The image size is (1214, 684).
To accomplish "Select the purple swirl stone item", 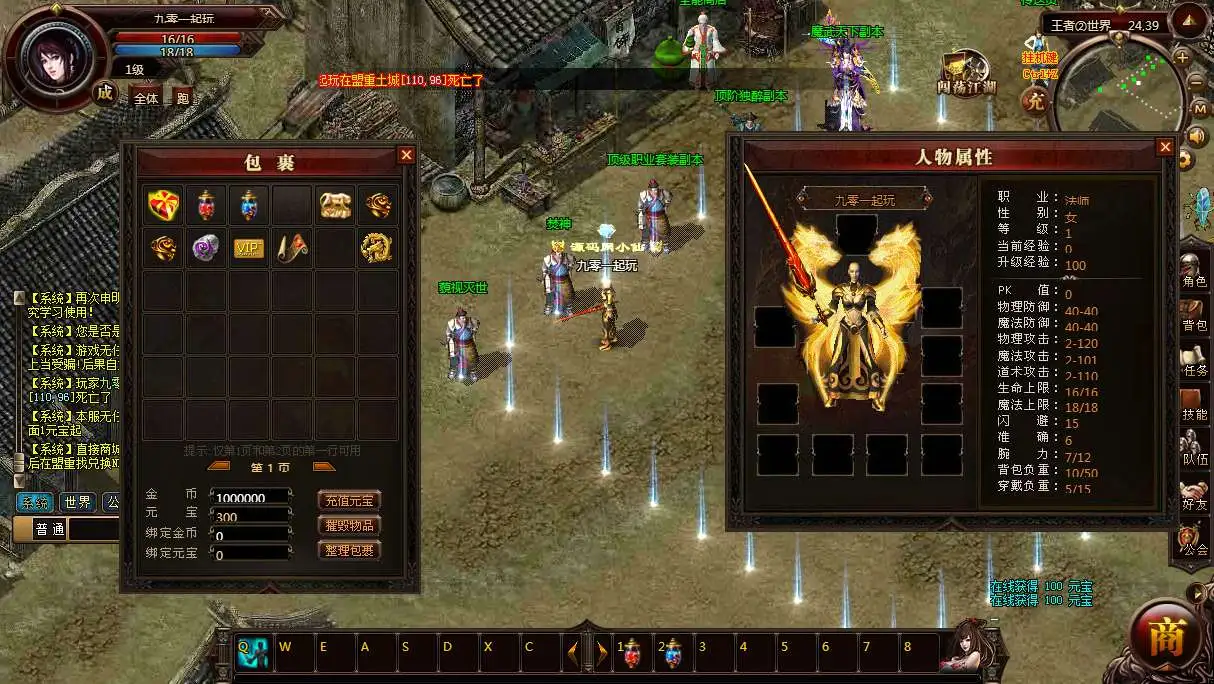I will 206,248.
